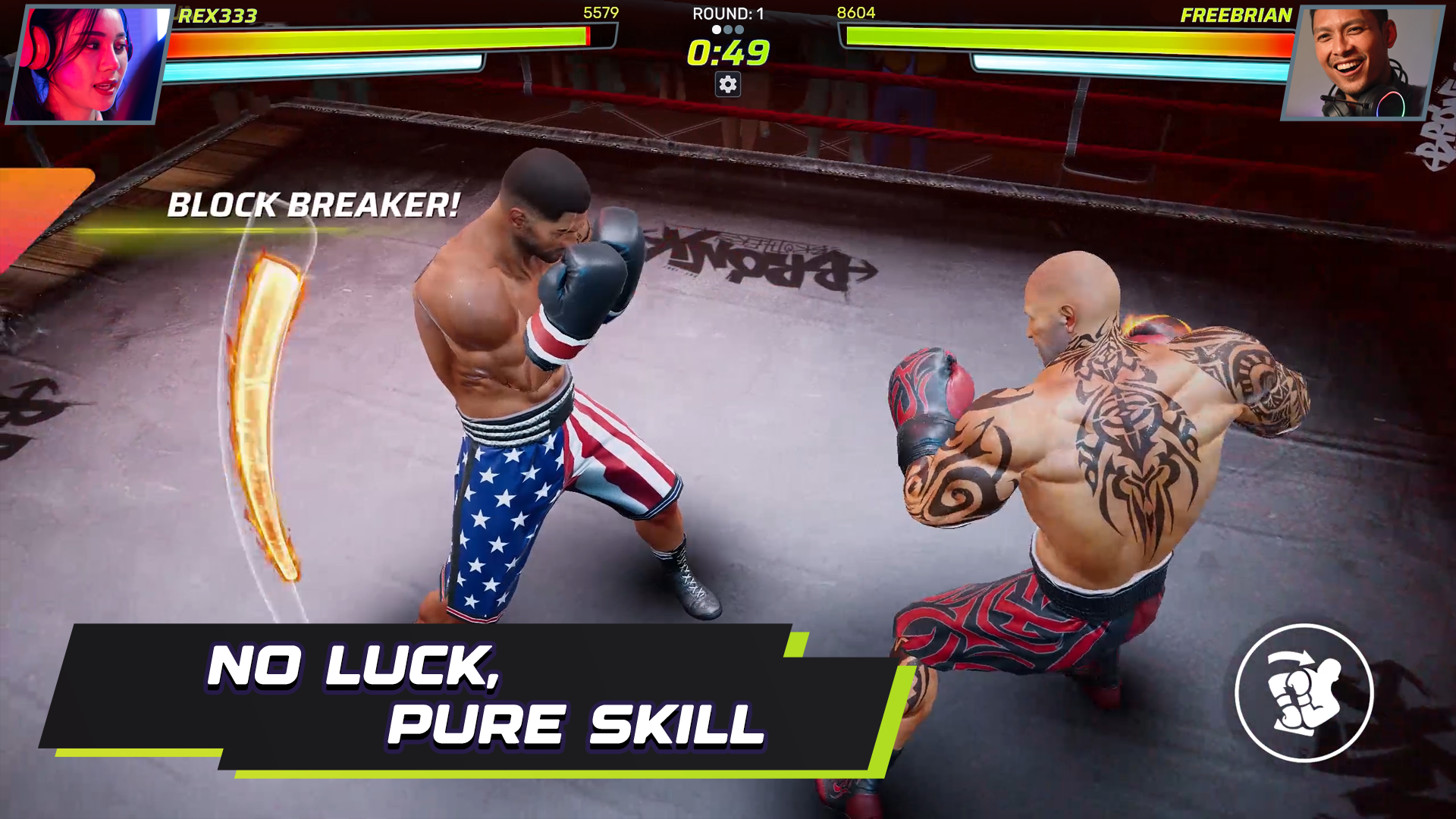Open the settings gear below the timer
The height and width of the screenshot is (819, 1456).
click(x=728, y=83)
